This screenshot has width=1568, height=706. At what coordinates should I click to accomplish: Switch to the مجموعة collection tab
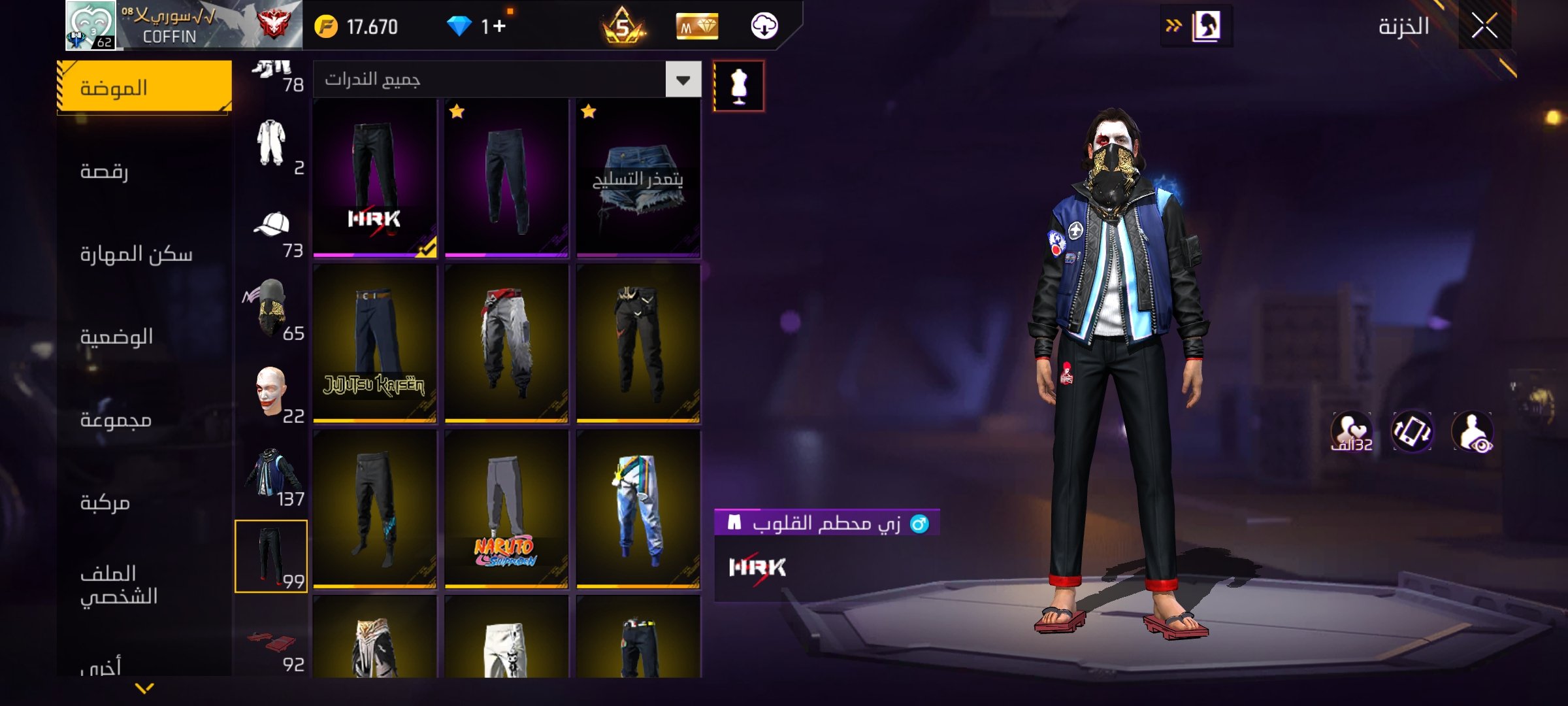point(144,420)
